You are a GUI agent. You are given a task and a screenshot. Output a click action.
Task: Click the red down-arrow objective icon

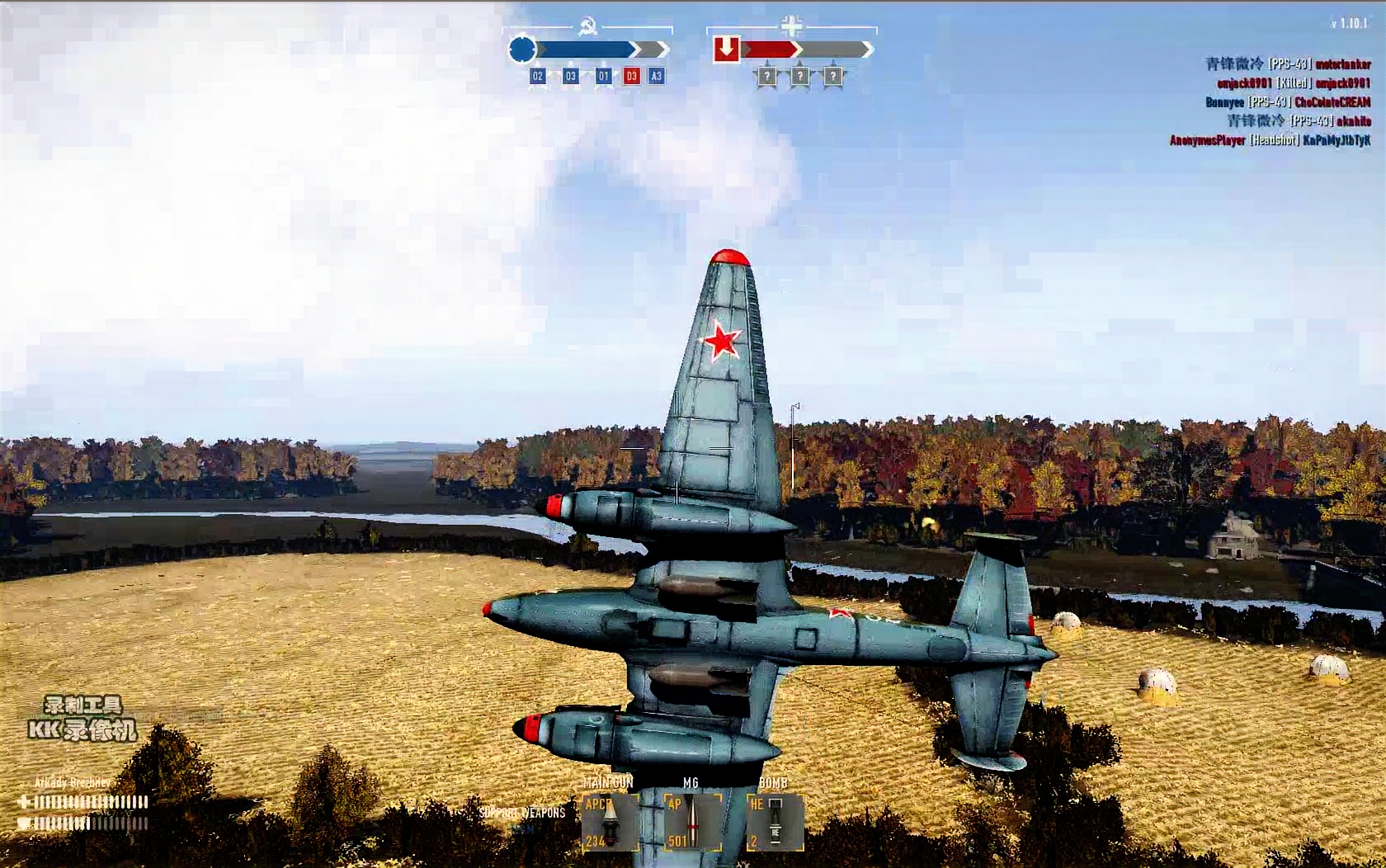point(726,50)
